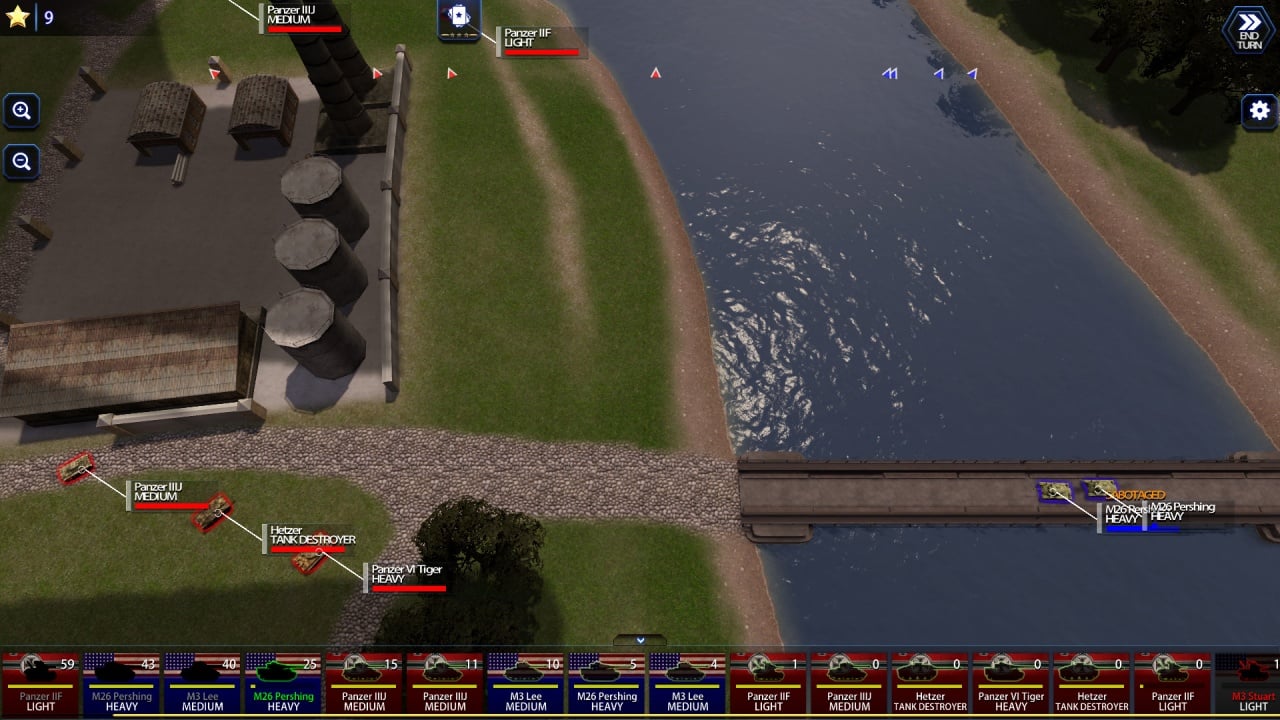The width and height of the screenshot is (1280, 720).
Task: Select the M3 Stuart turn order card
Action: [1250, 684]
